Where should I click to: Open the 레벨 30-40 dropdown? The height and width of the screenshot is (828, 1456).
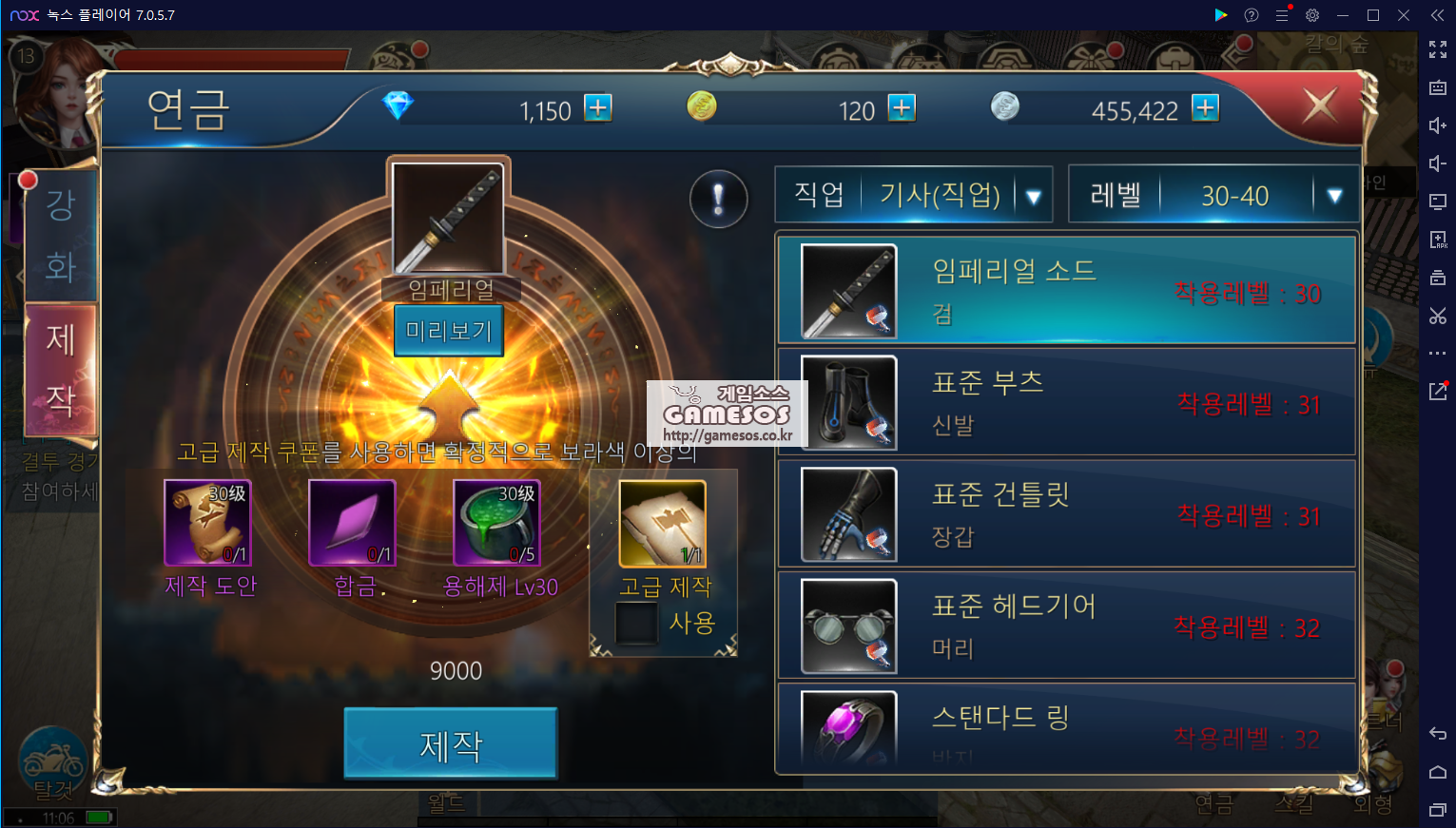pos(1333,196)
